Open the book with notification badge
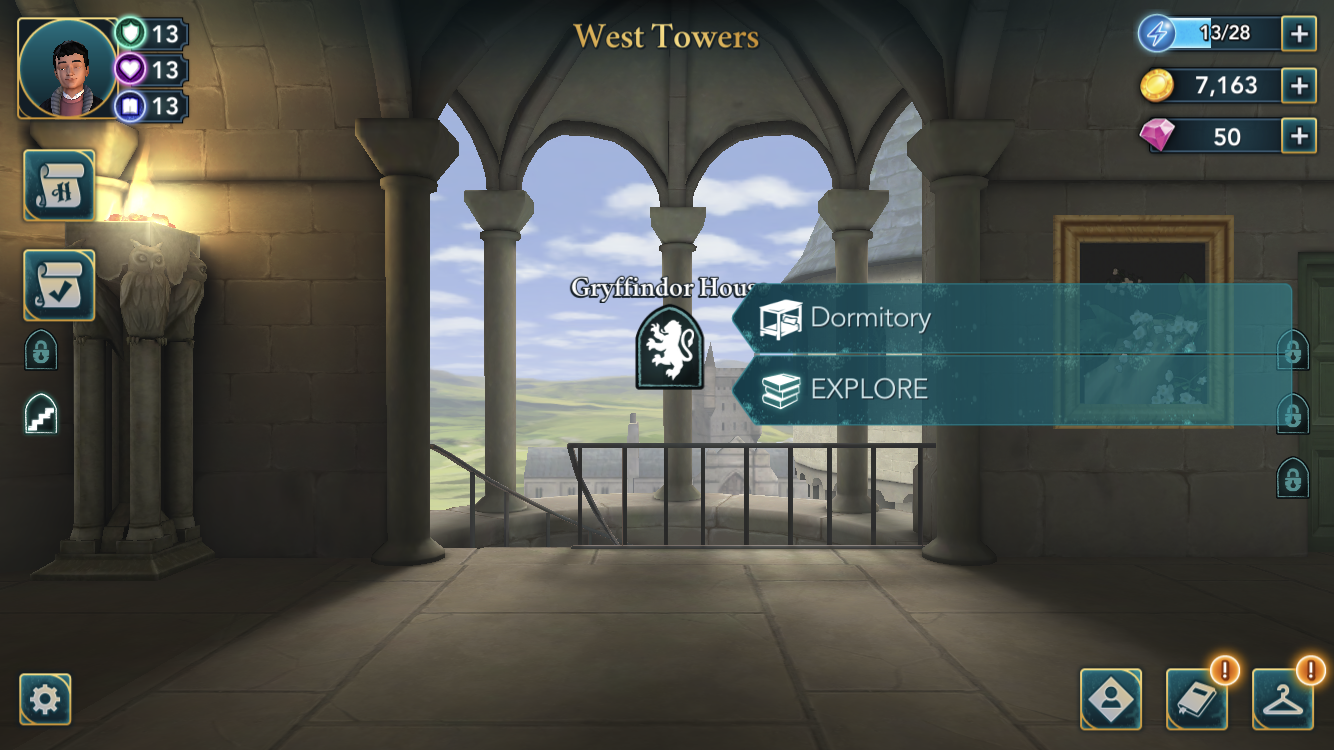The height and width of the screenshot is (750, 1334). [x=1197, y=699]
